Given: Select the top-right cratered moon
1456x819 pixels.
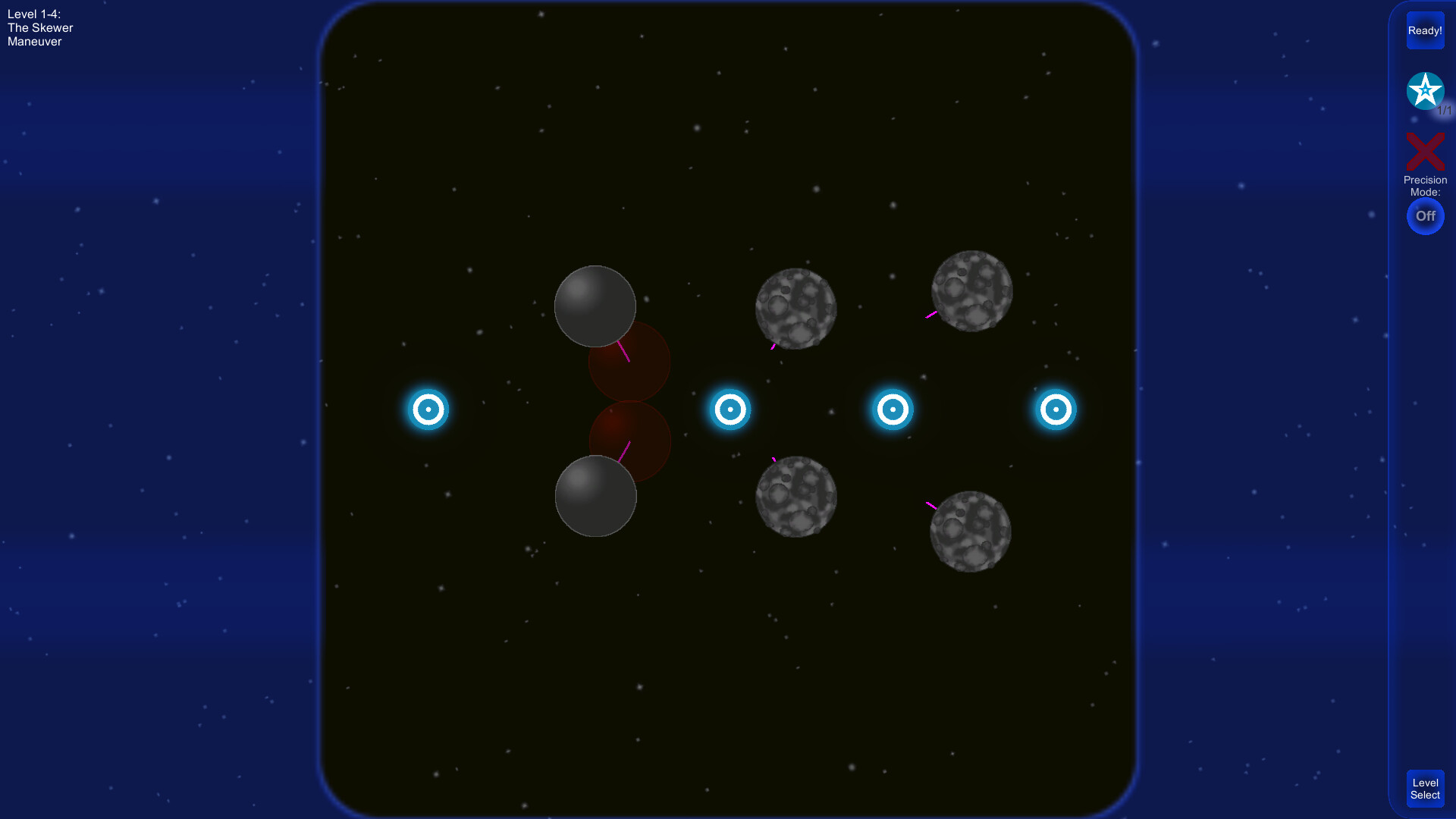Looking at the screenshot, I should coord(971,290).
